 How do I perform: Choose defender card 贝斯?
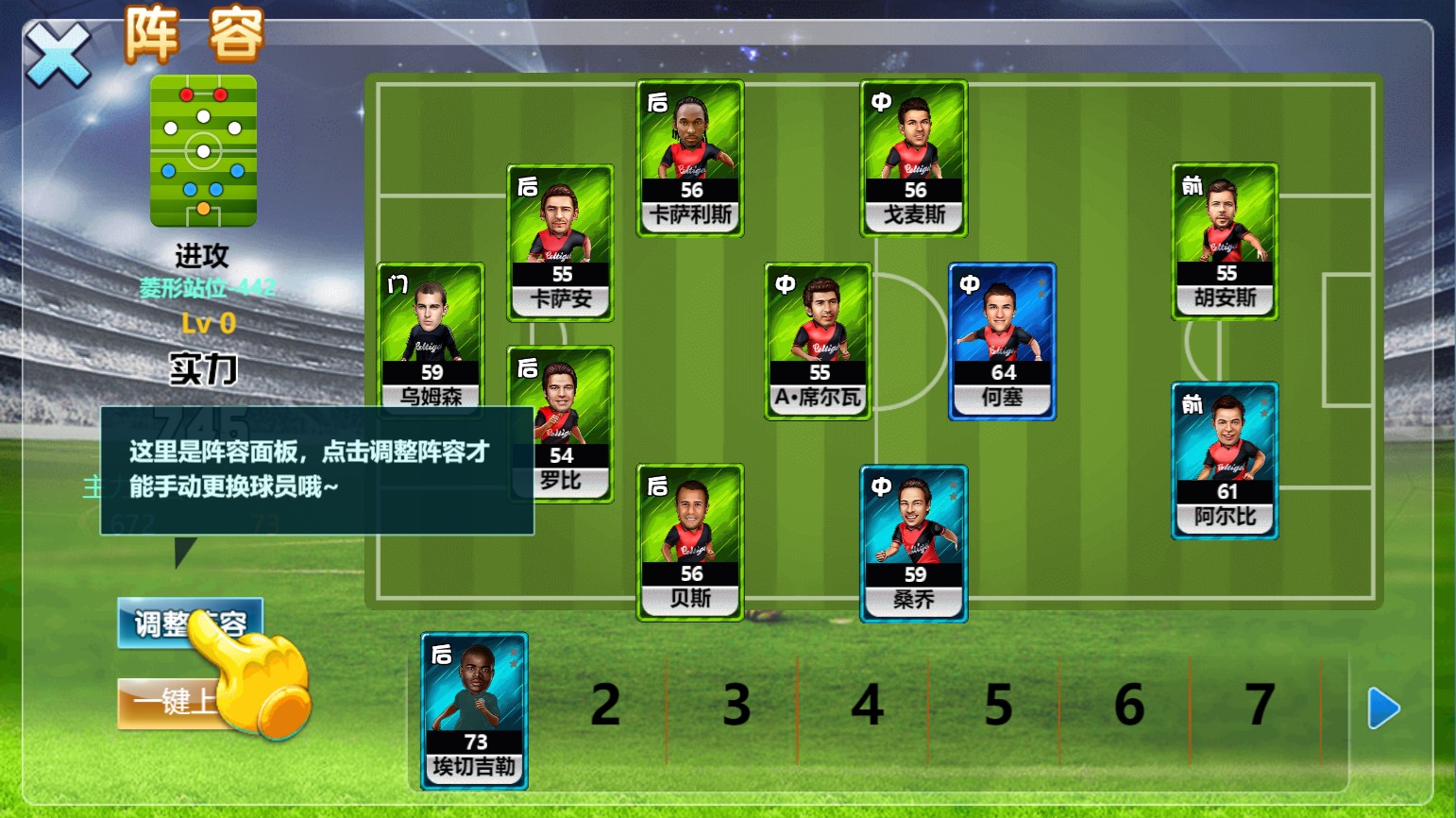coord(690,542)
